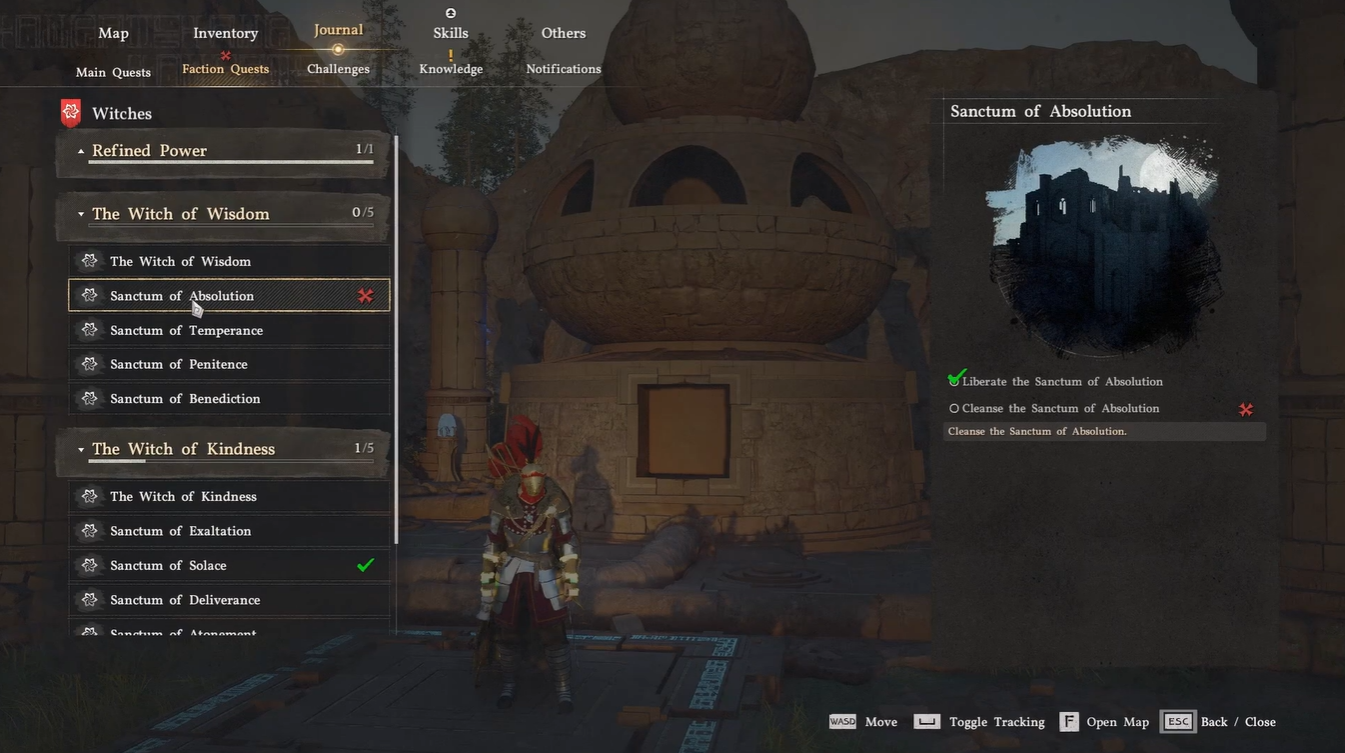Viewport: 1345px width, 753px height.
Task: Click the Cleanse the Sanctum of Absolution objective
Action: pyautogui.click(x=1060, y=408)
